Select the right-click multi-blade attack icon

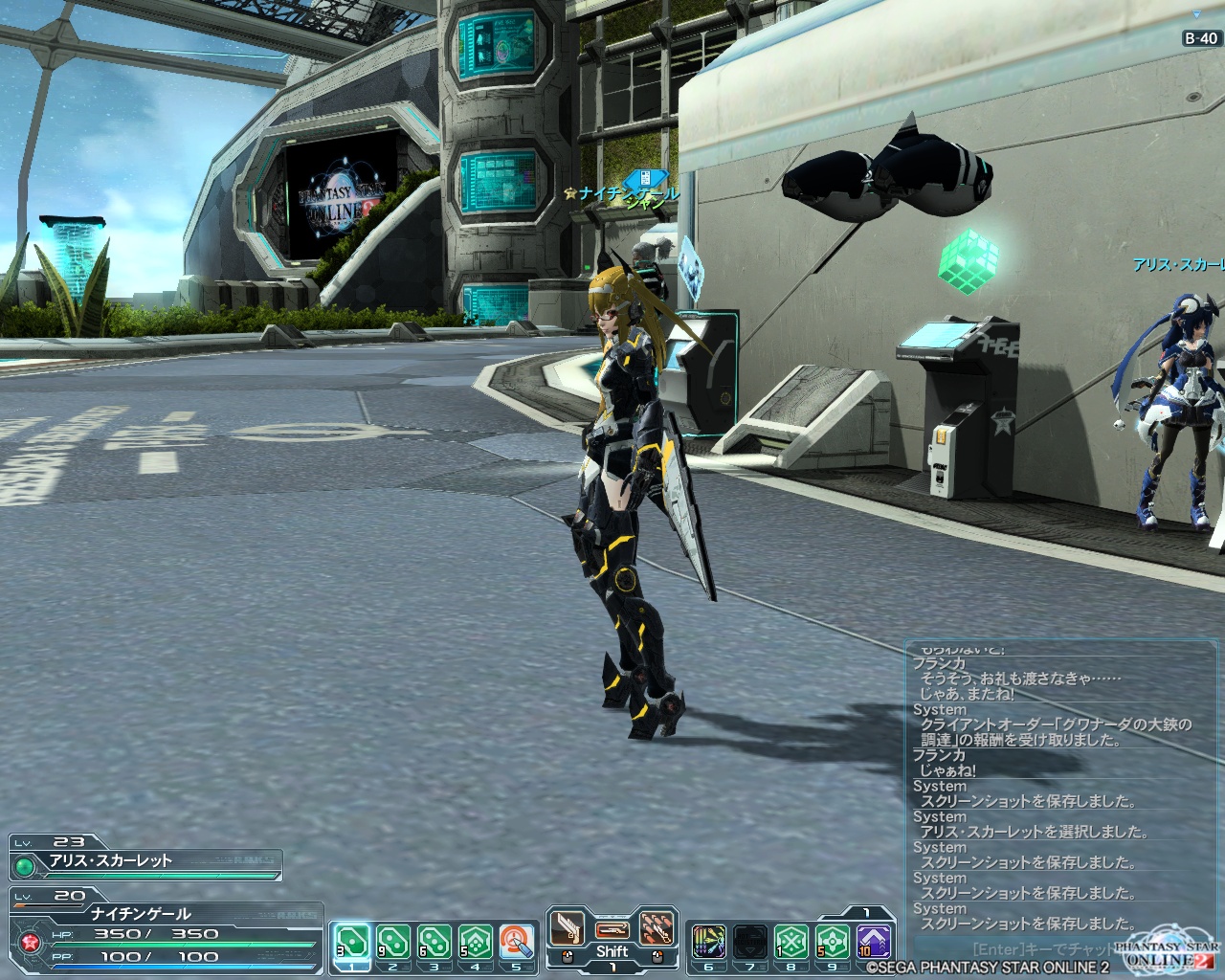pyautogui.click(x=657, y=928)
